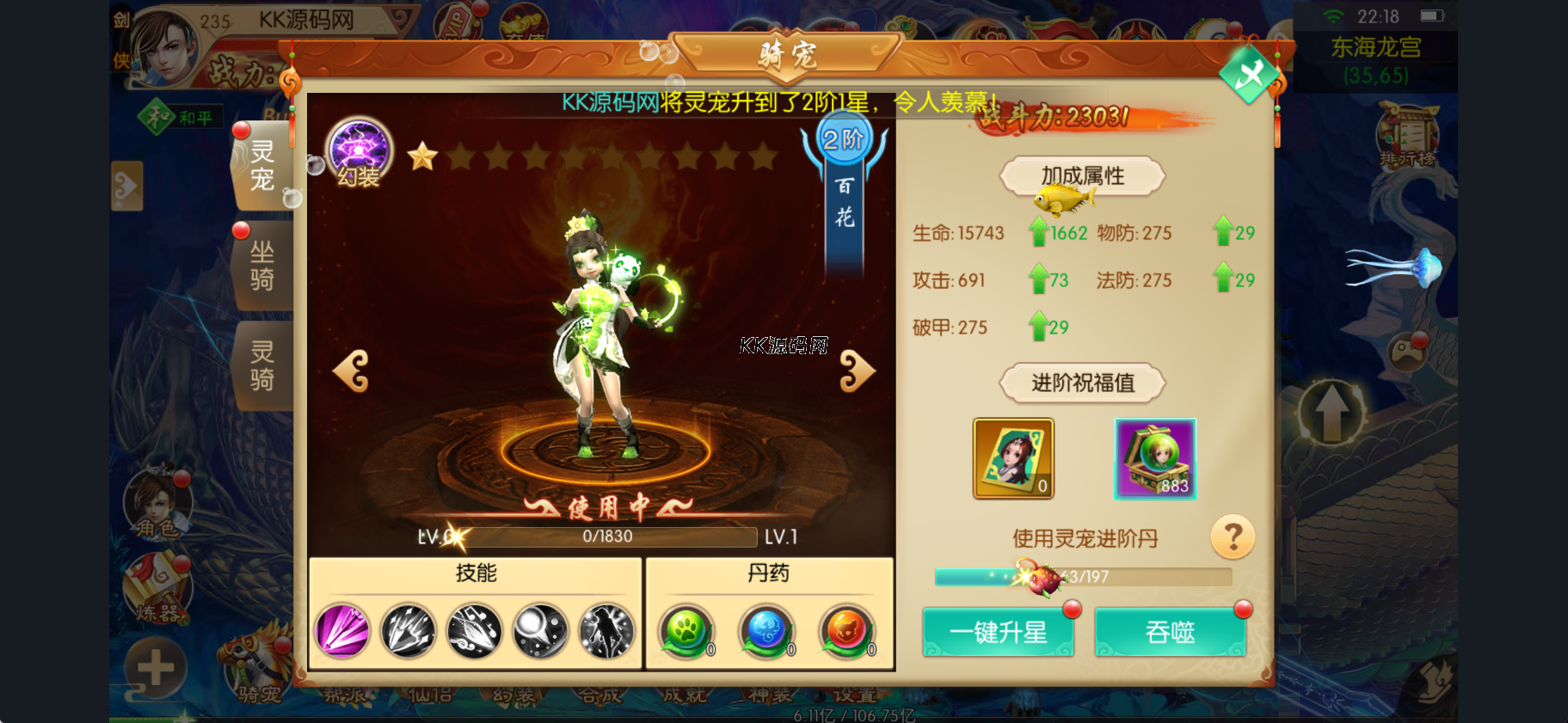The width and height of the screenshot is (1568, 723).
Task: Click the 一键升星 star-up button
Action: click(x=998, y=633)
